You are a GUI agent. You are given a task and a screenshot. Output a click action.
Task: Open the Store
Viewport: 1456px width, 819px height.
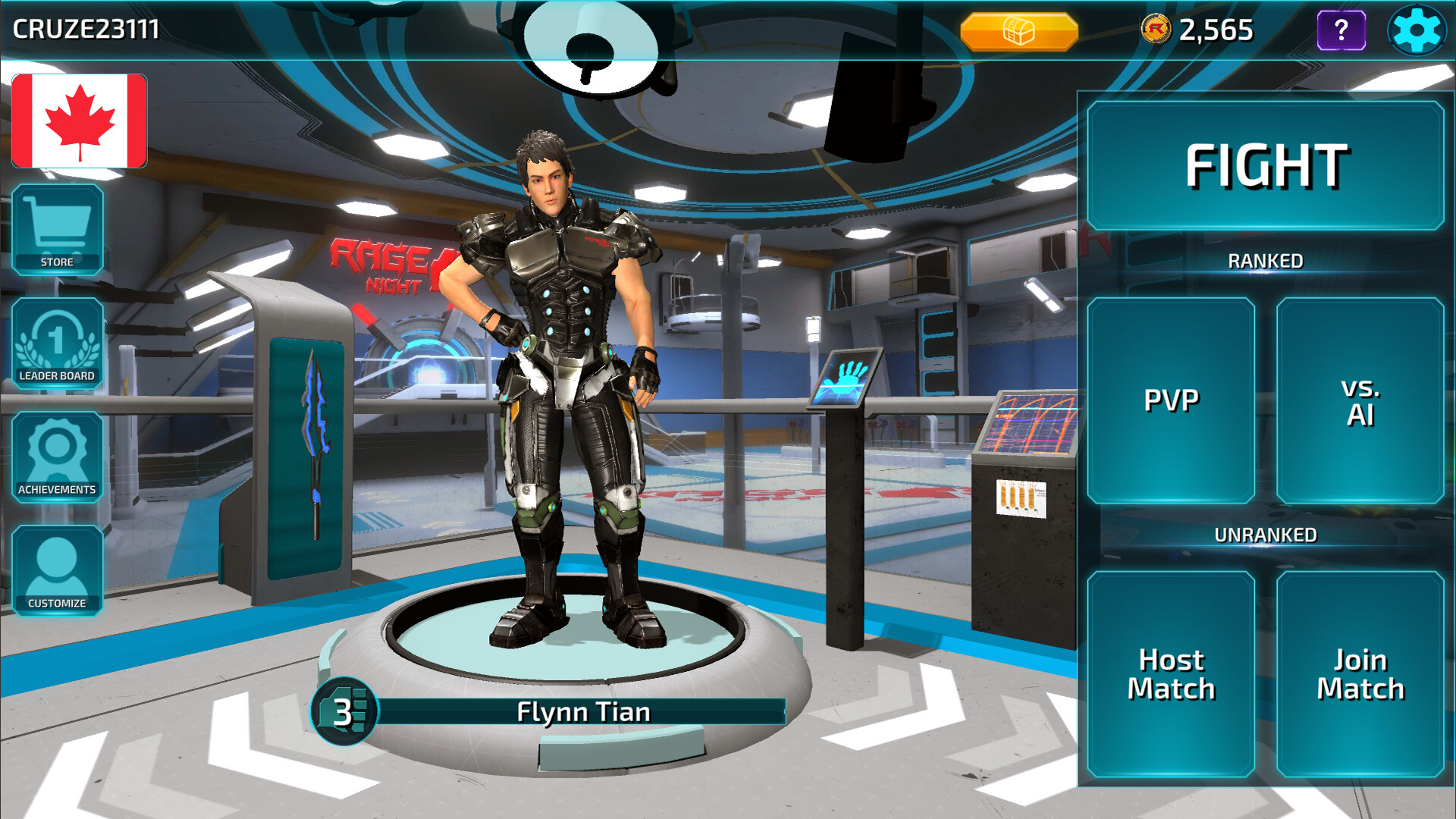57,229
